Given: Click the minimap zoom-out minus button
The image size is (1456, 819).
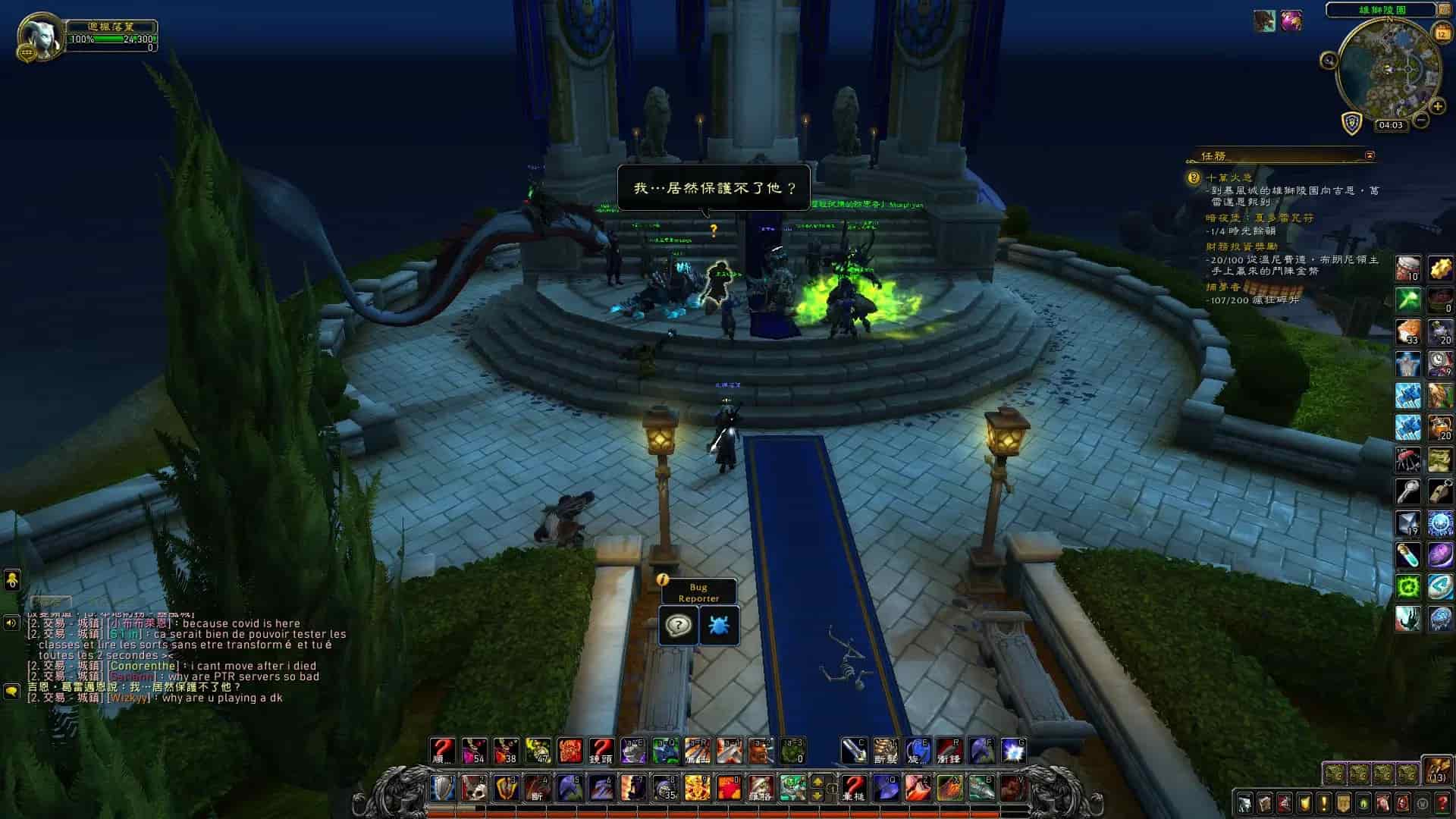Looking at the screenshot, I should coord(1421,120).
